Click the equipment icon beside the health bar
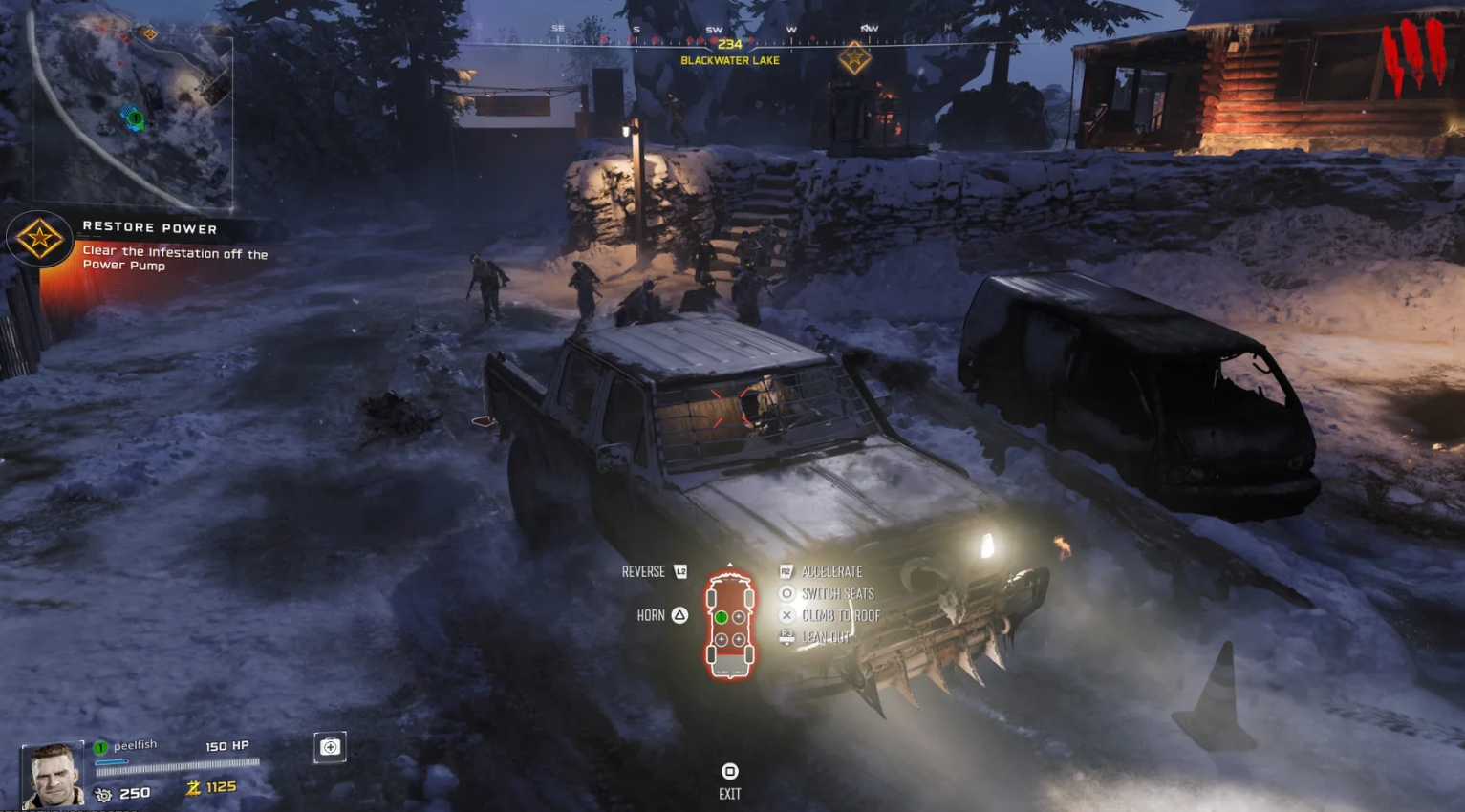This screenshot has width=1465, height=812. click(x=330, y=747)
